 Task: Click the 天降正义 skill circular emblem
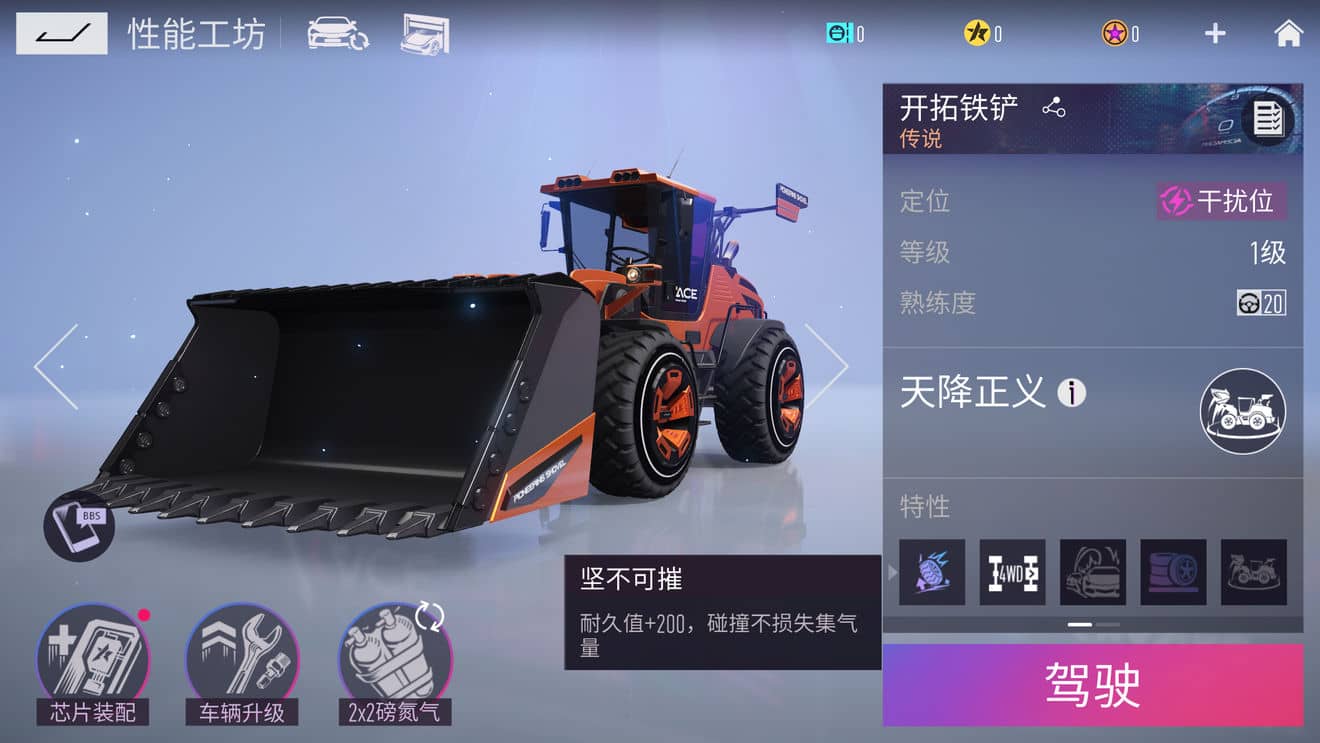1242,411
